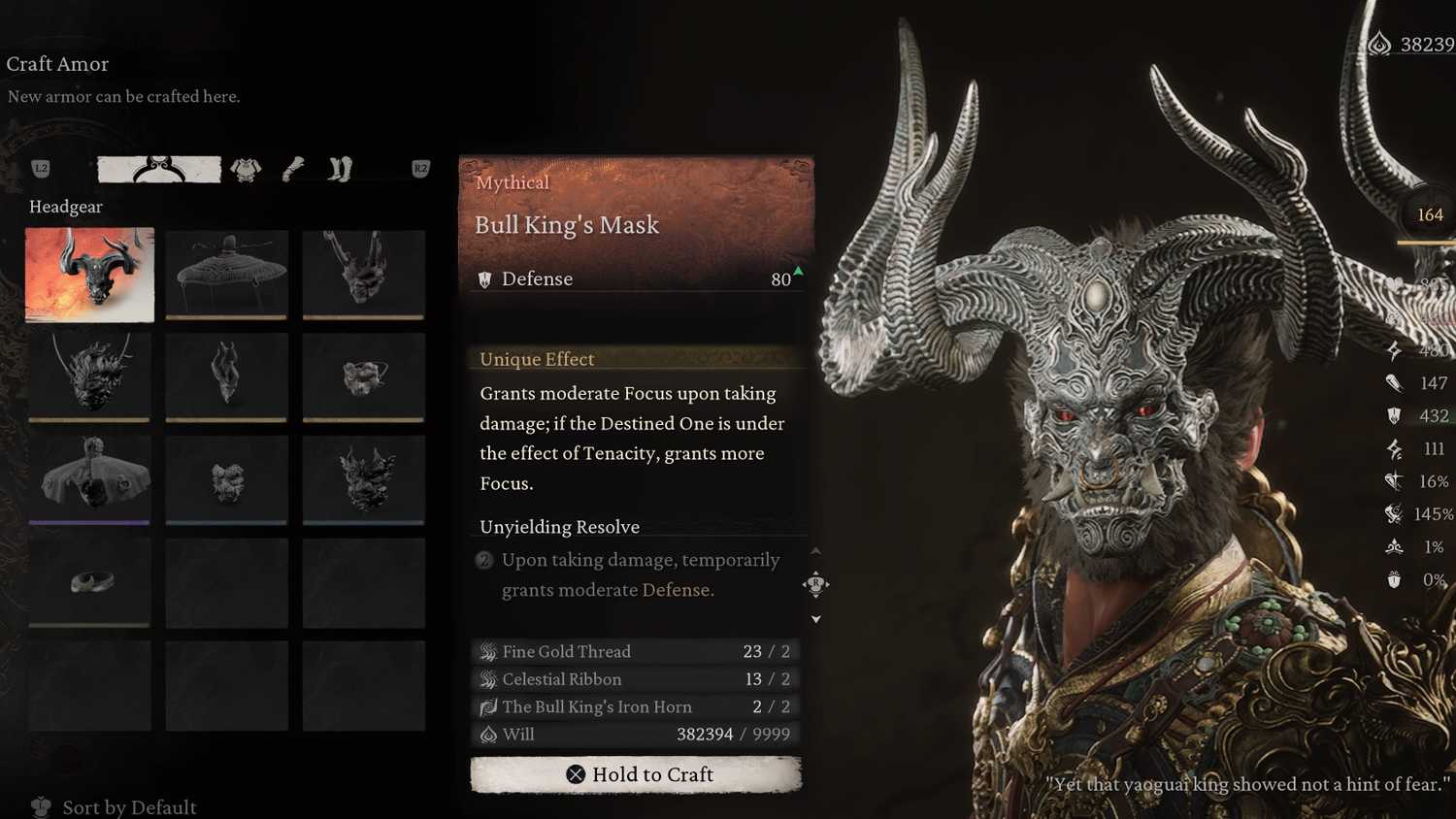Click the Celestial Ribbon material row
1456x819 pixels.
point(636,679)
